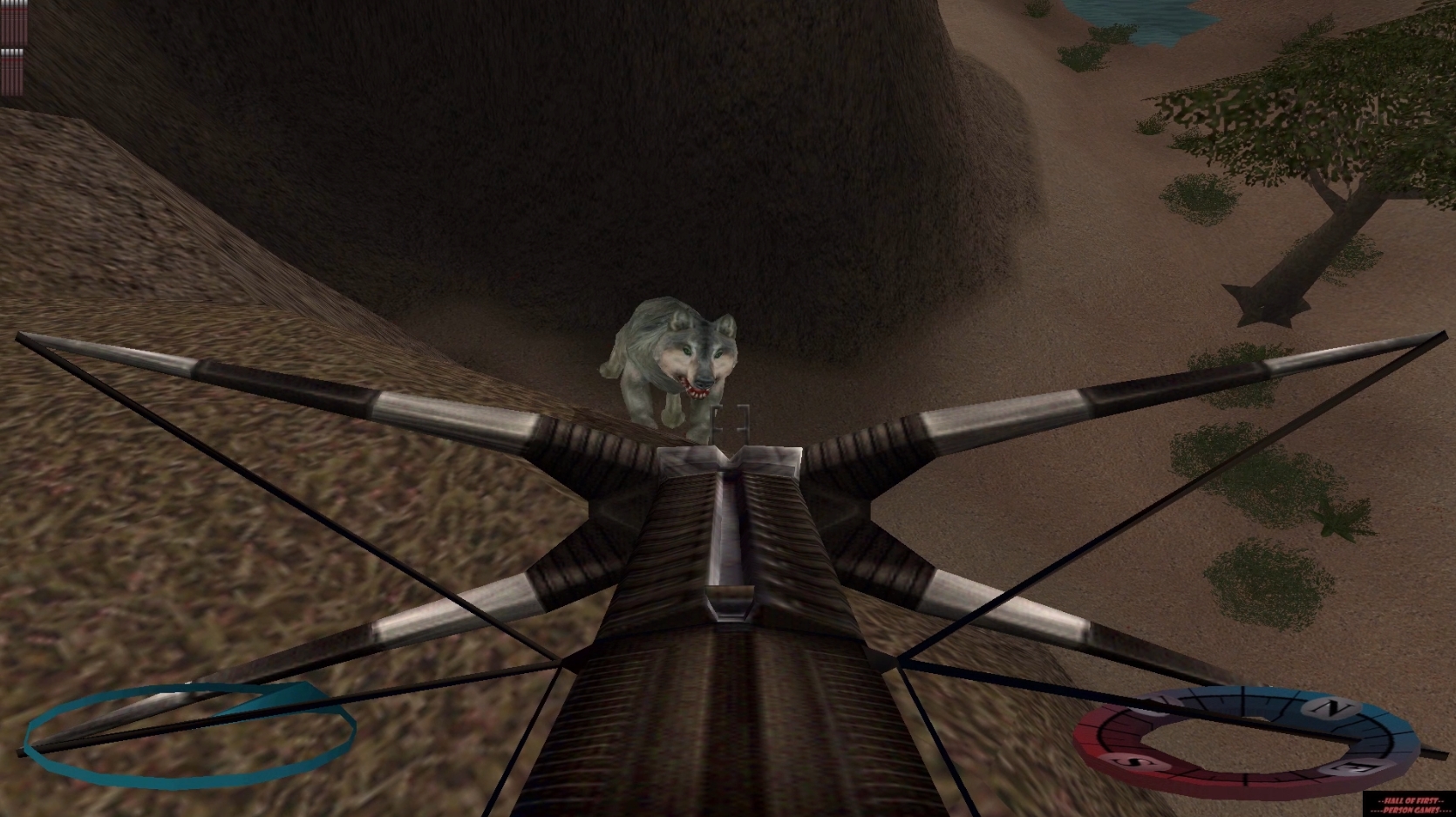Select the N marker on the compass
The width and height of the screenshot is (1456, 817).
pyautogui.click(x=1332, y=706)
